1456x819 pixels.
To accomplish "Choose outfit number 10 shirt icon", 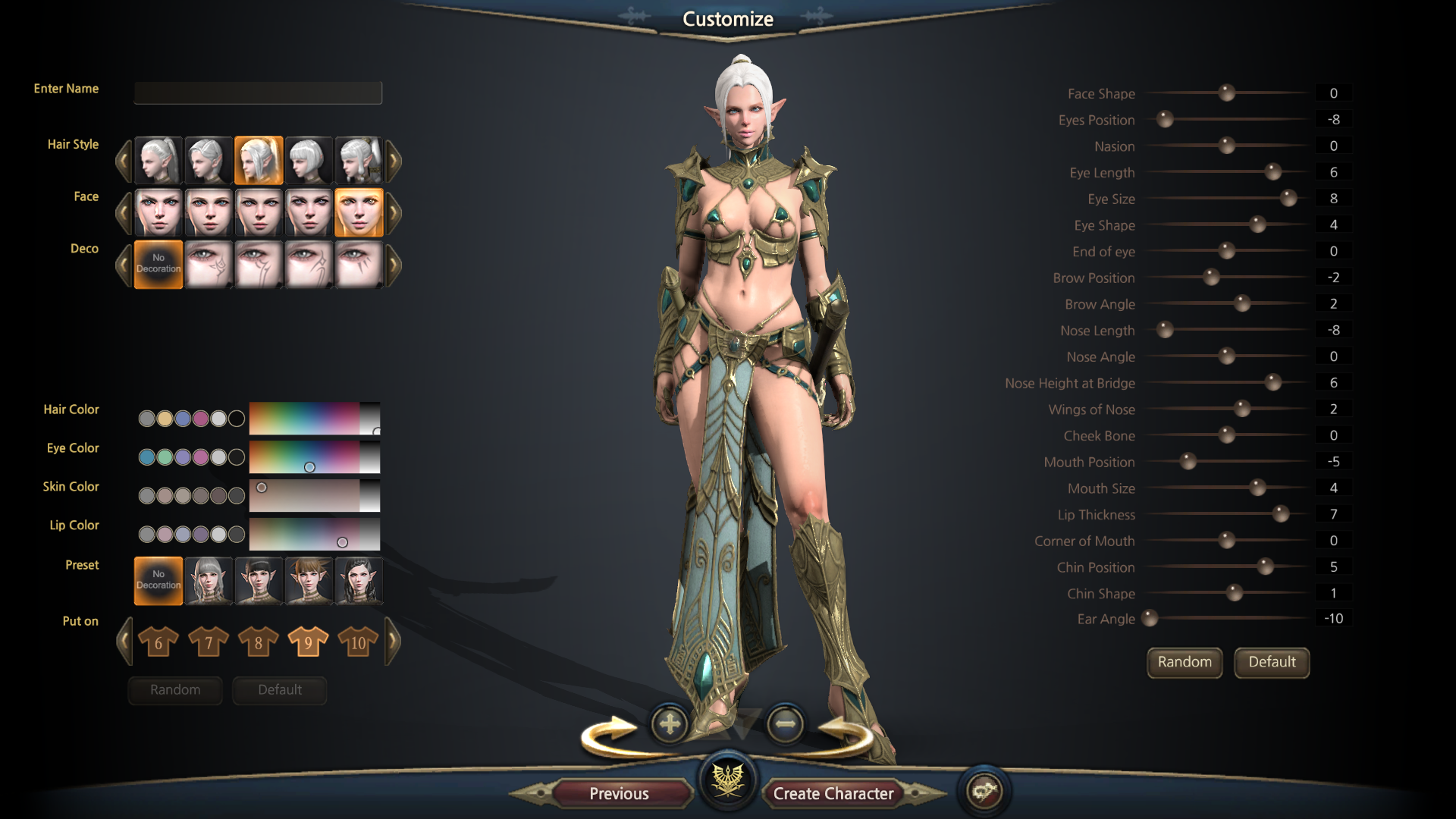I will [x=358, y=642].
